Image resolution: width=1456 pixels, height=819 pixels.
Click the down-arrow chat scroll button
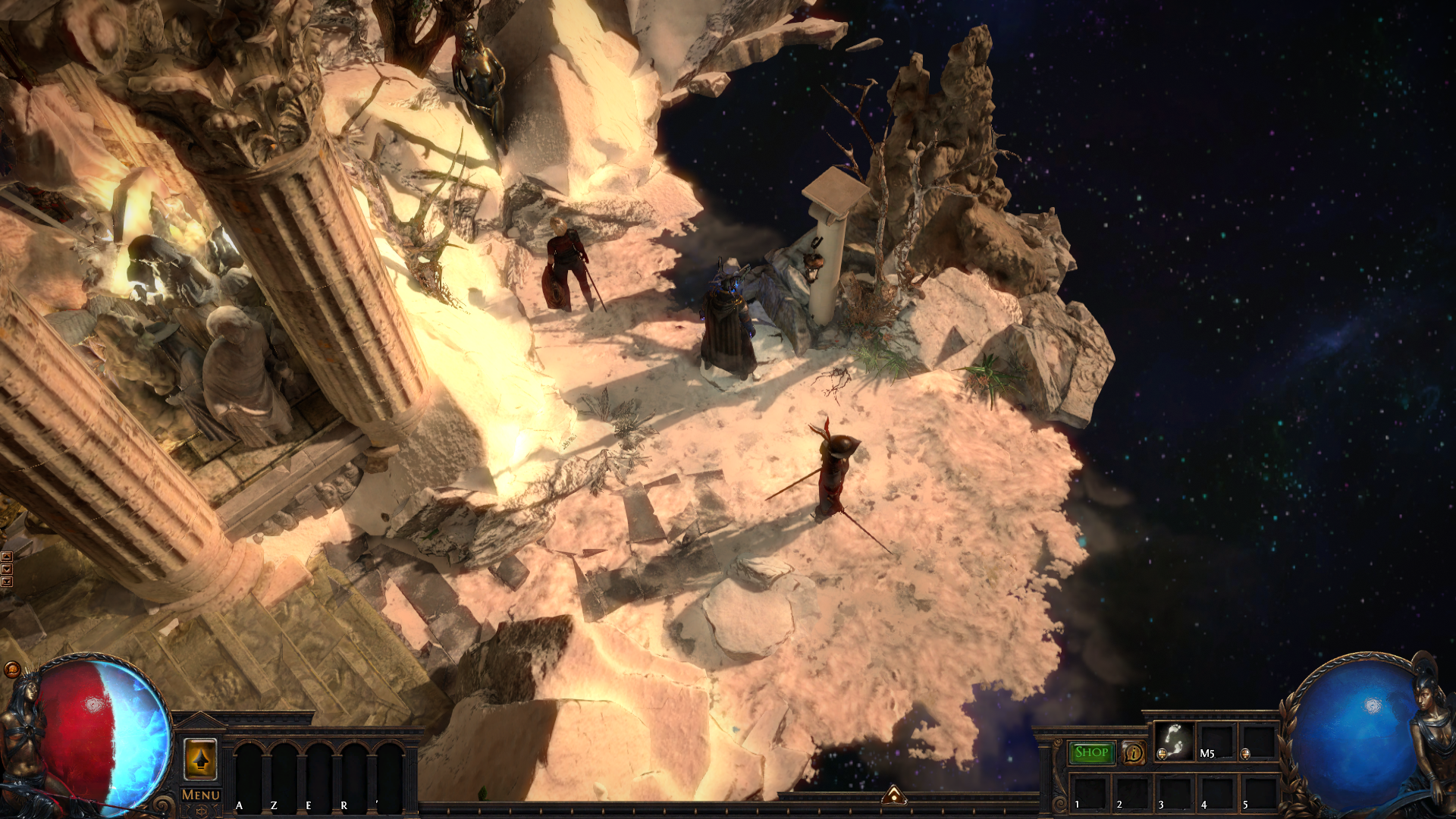[7, 569]
